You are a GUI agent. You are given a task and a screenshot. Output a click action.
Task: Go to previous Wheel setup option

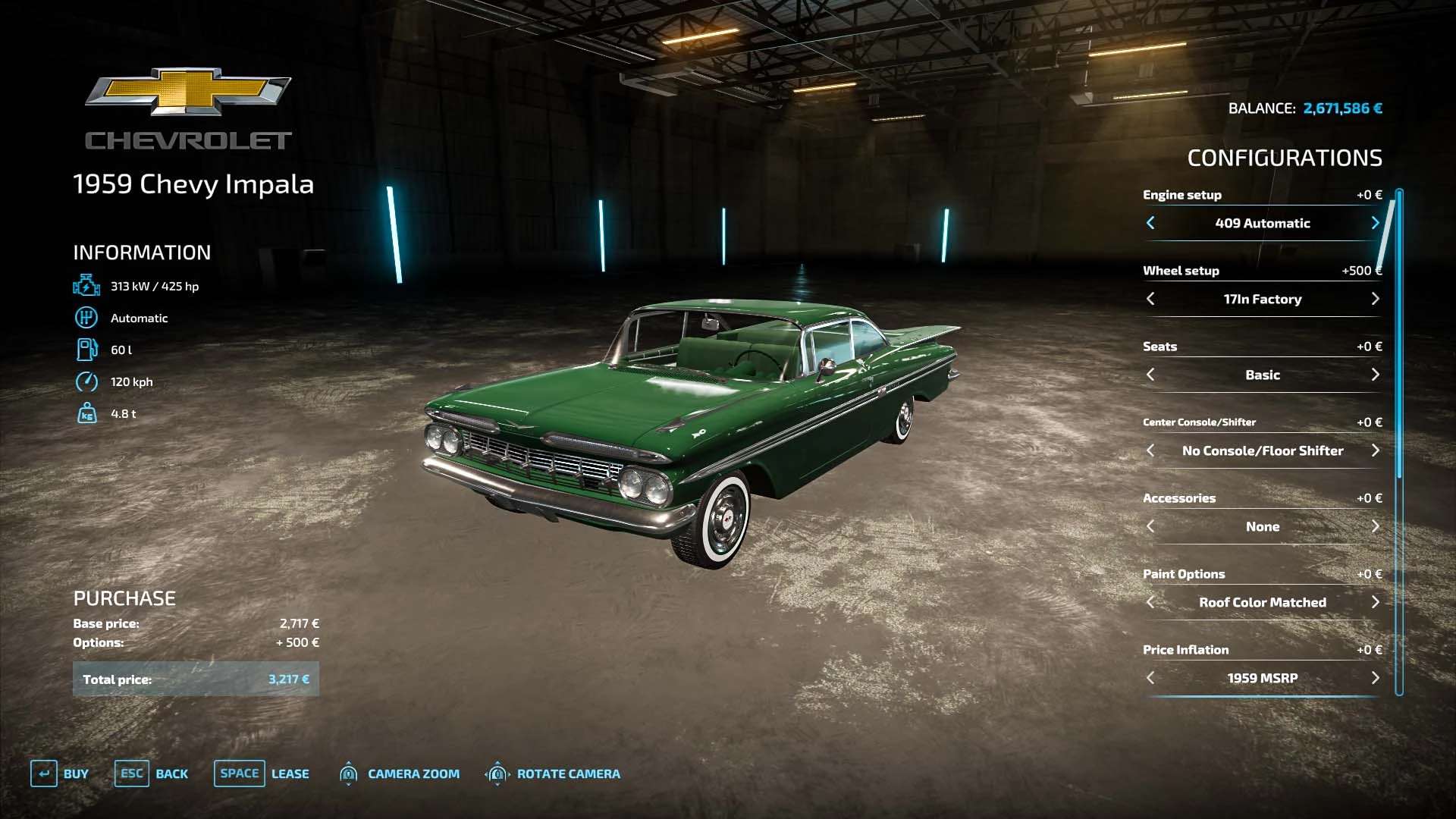tap(1150, 299)
